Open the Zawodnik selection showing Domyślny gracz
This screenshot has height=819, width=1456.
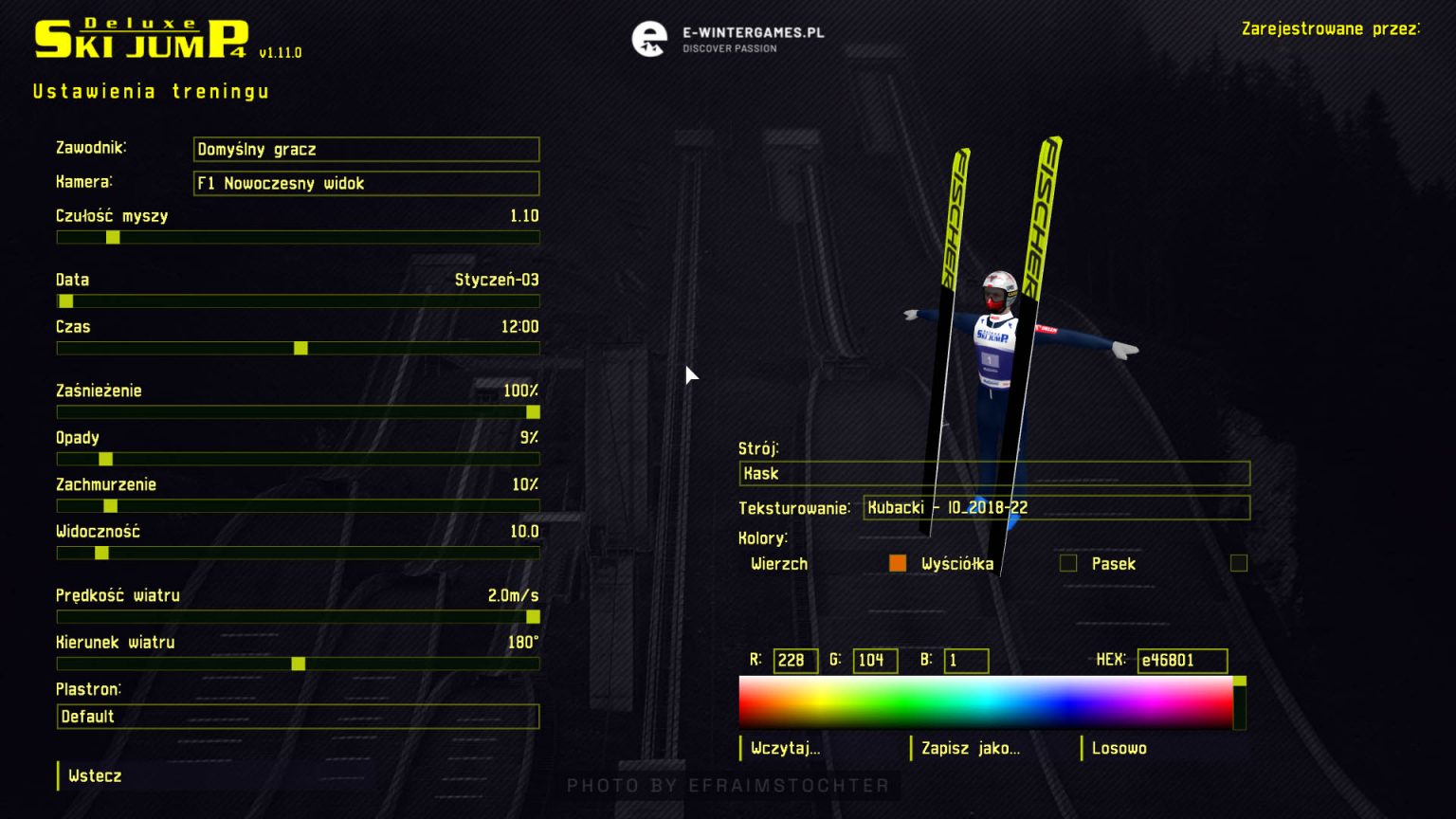pyautogui.click(x=366, y=149)
